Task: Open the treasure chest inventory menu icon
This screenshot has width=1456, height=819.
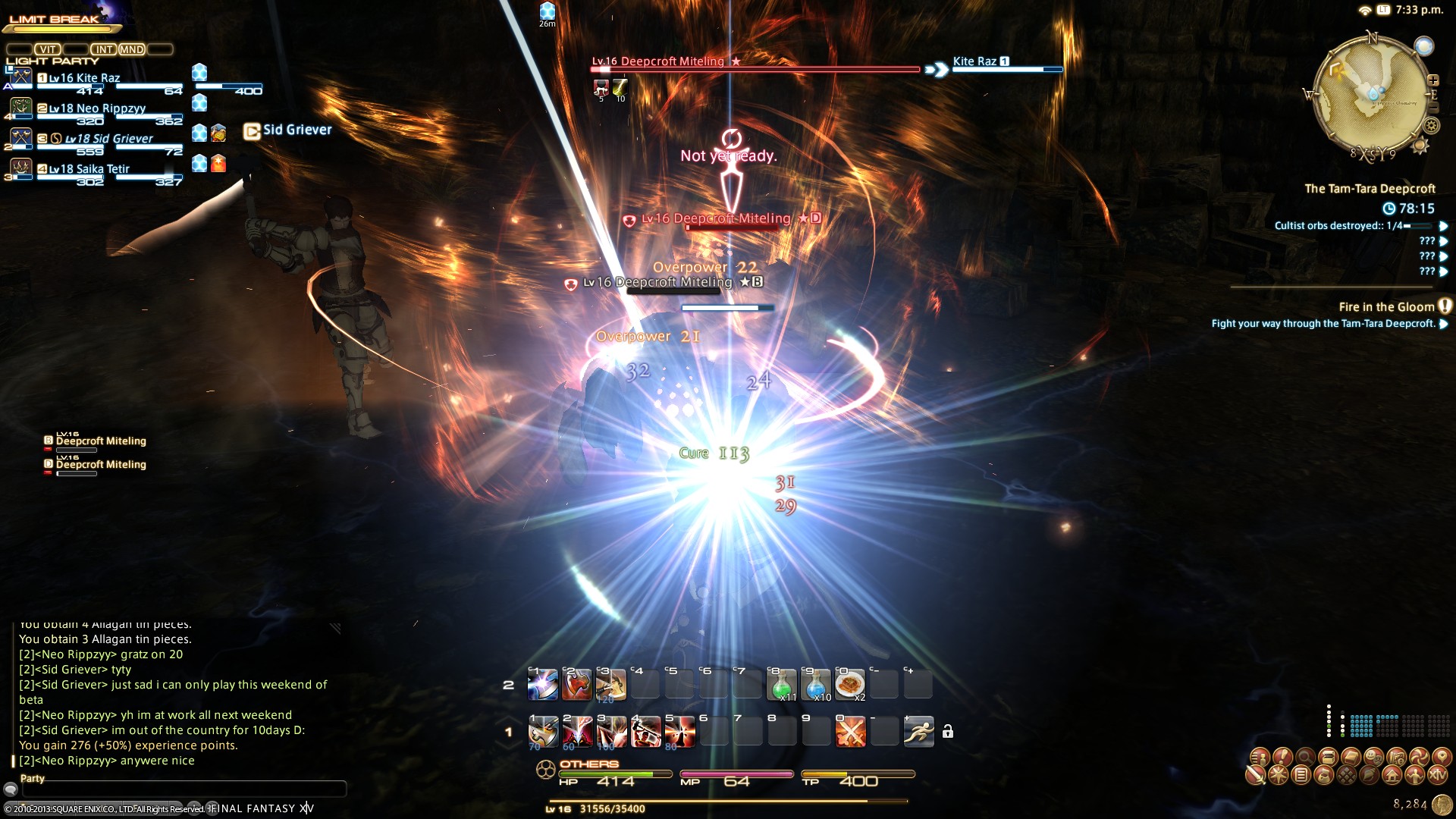Action: 1328,756
